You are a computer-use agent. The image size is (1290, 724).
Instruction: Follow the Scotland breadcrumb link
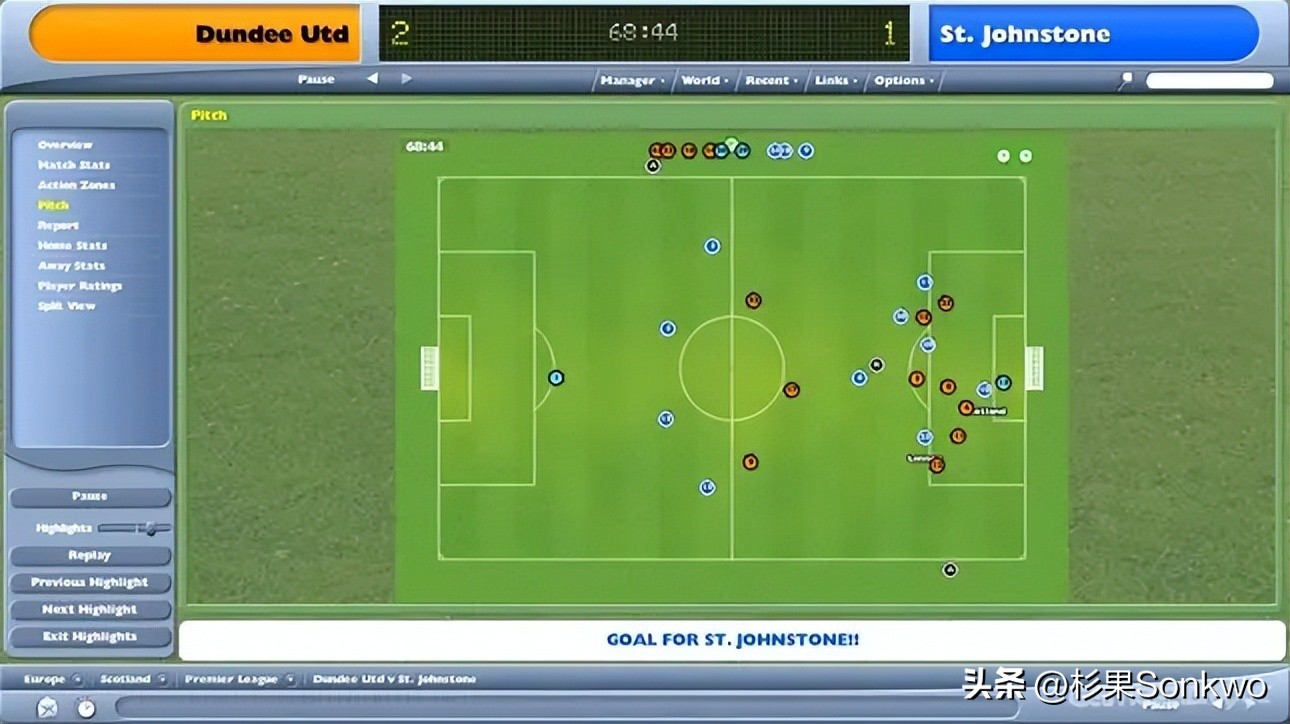(125, 679)
